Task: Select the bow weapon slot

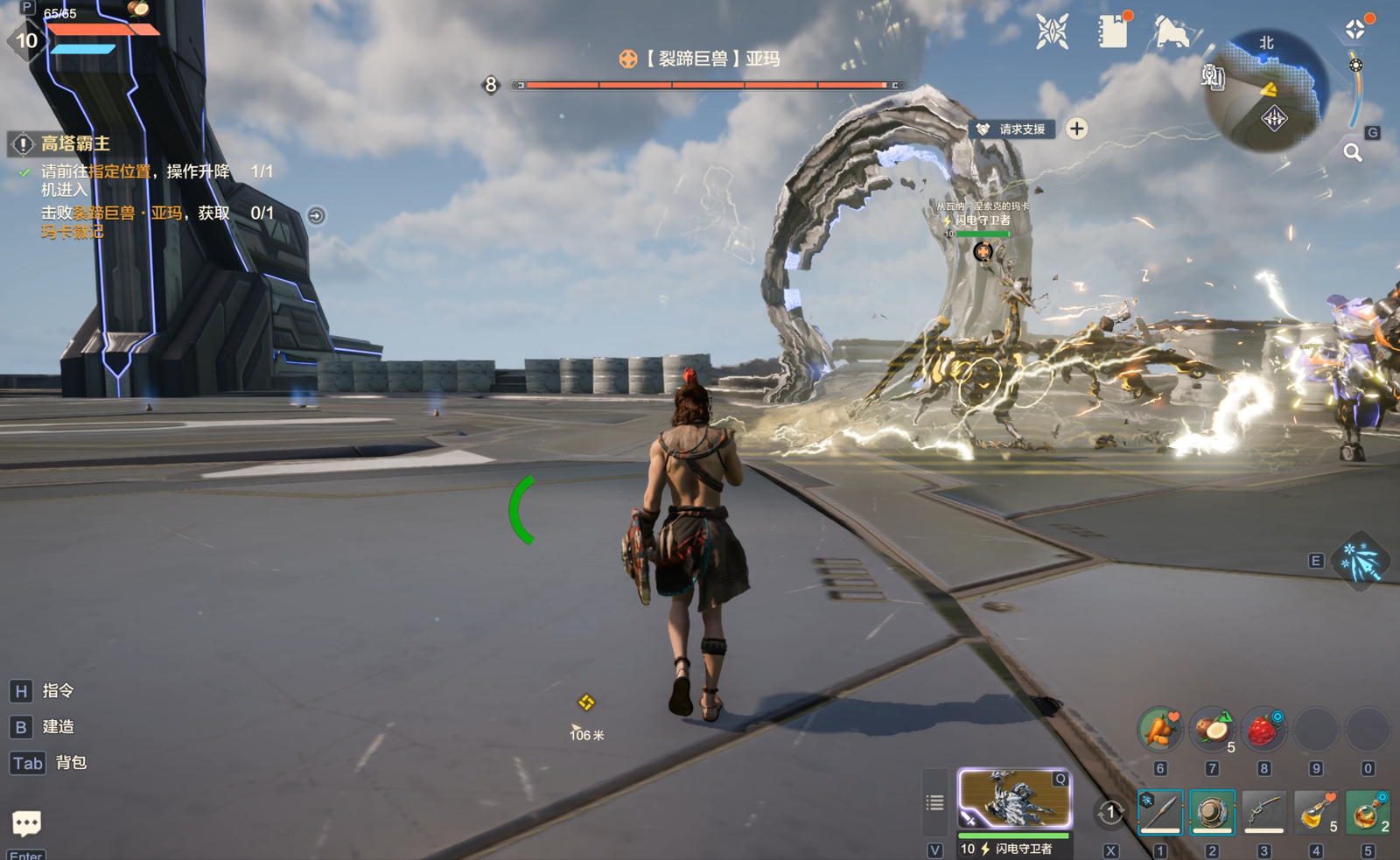Action: pyautogui.click(x=1263, y=812)
